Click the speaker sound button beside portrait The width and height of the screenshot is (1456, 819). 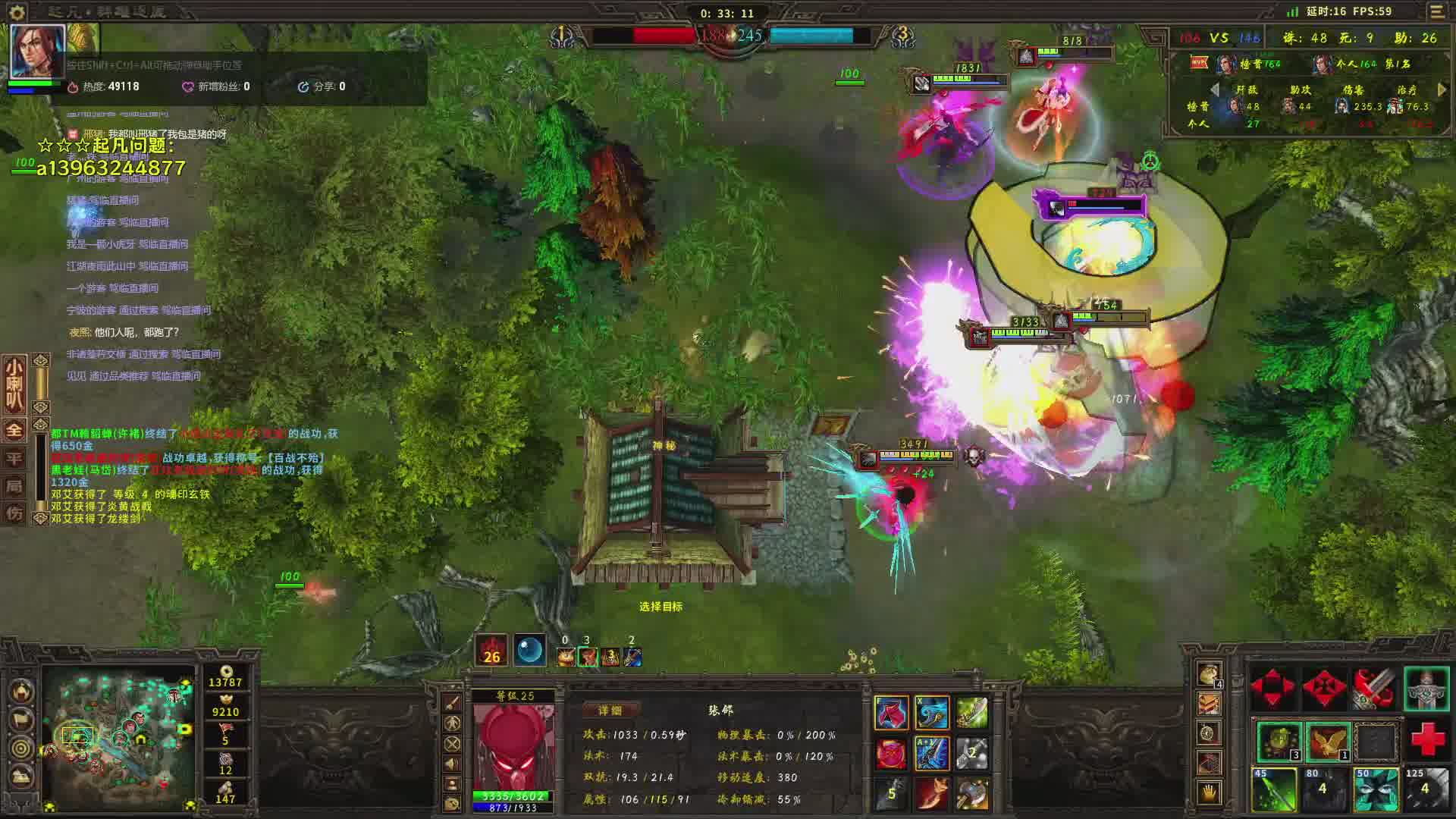452,764
